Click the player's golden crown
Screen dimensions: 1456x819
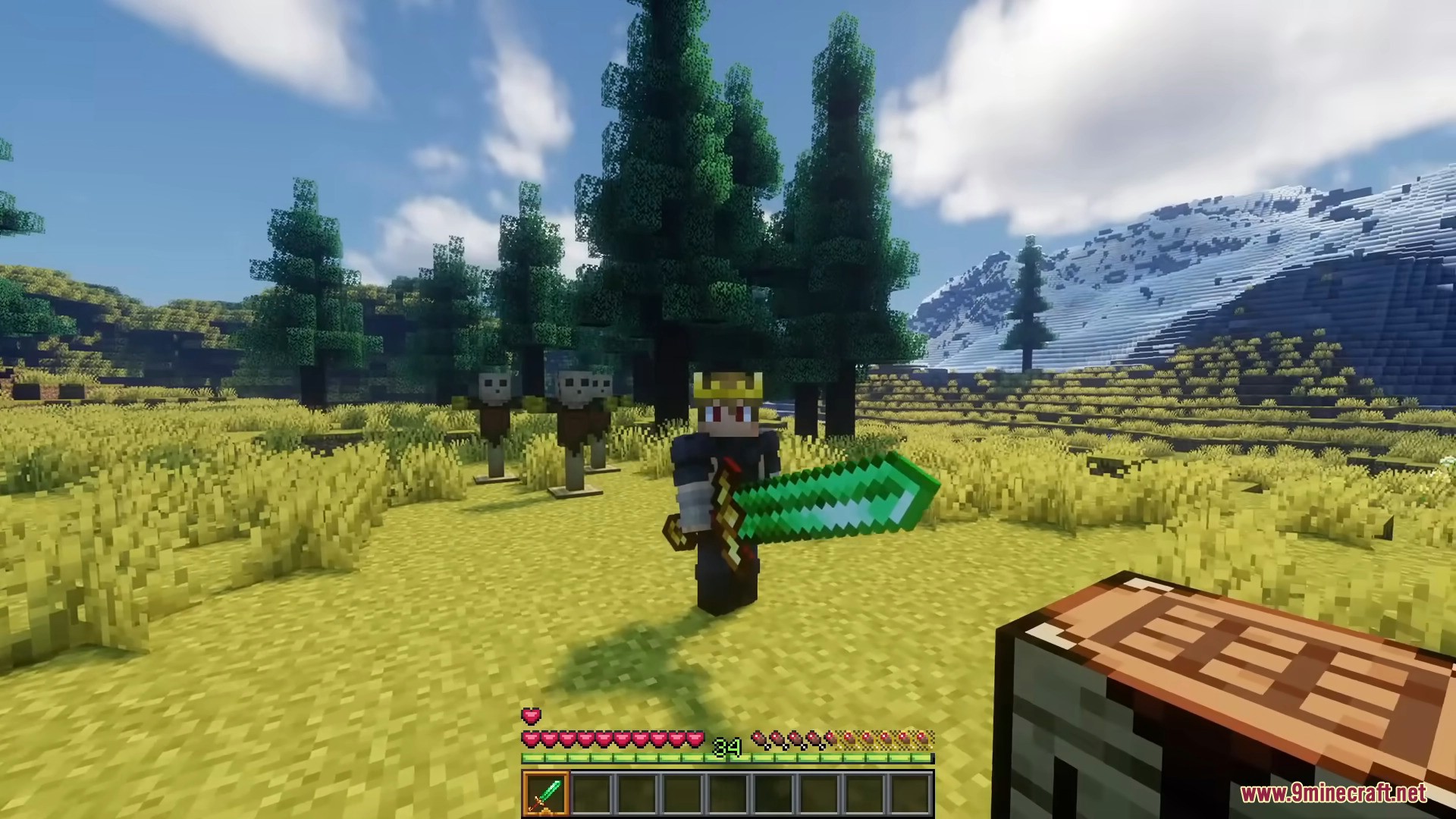tap(726, 387)
